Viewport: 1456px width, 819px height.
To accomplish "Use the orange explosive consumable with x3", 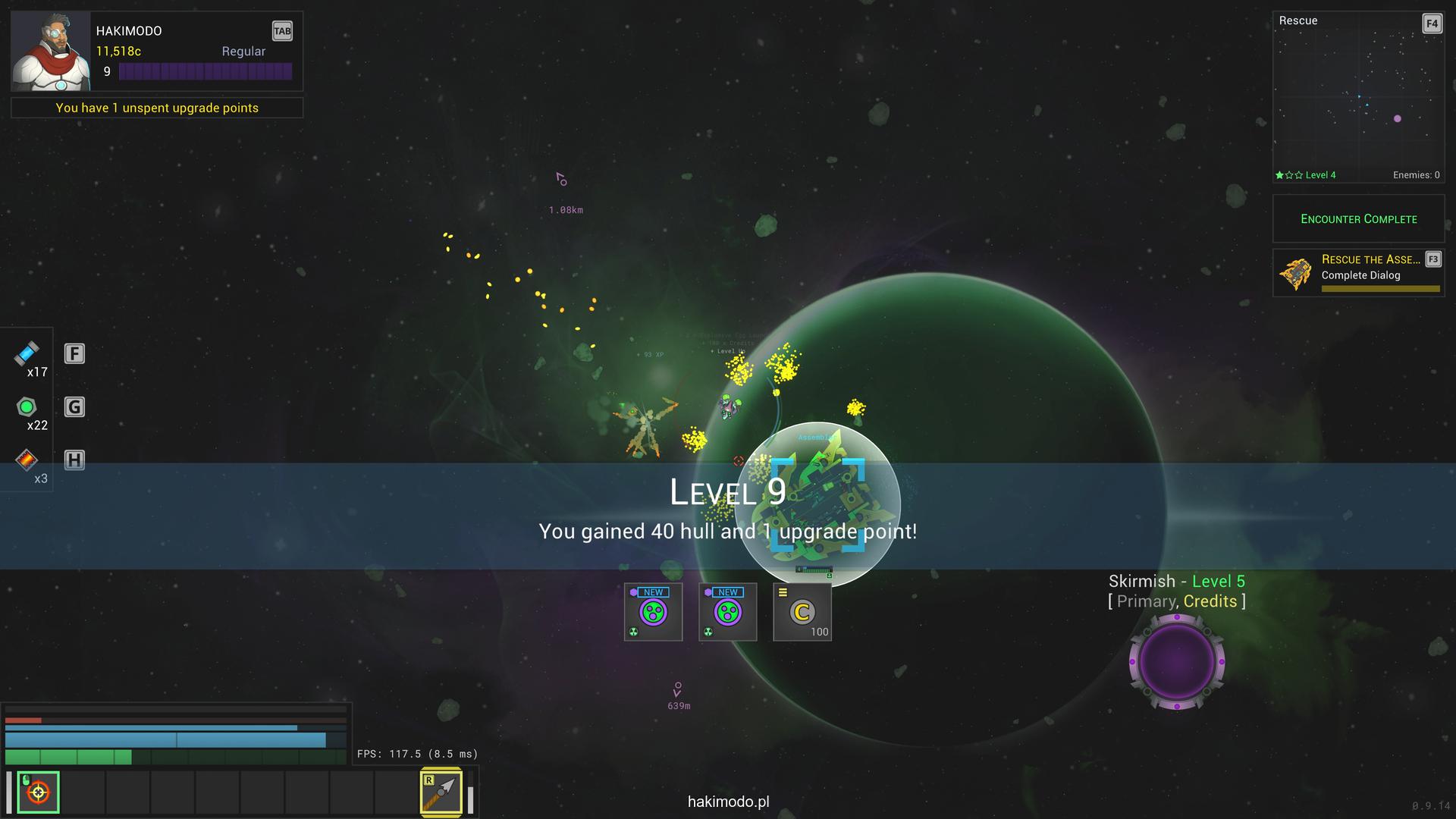I will 27,460.
